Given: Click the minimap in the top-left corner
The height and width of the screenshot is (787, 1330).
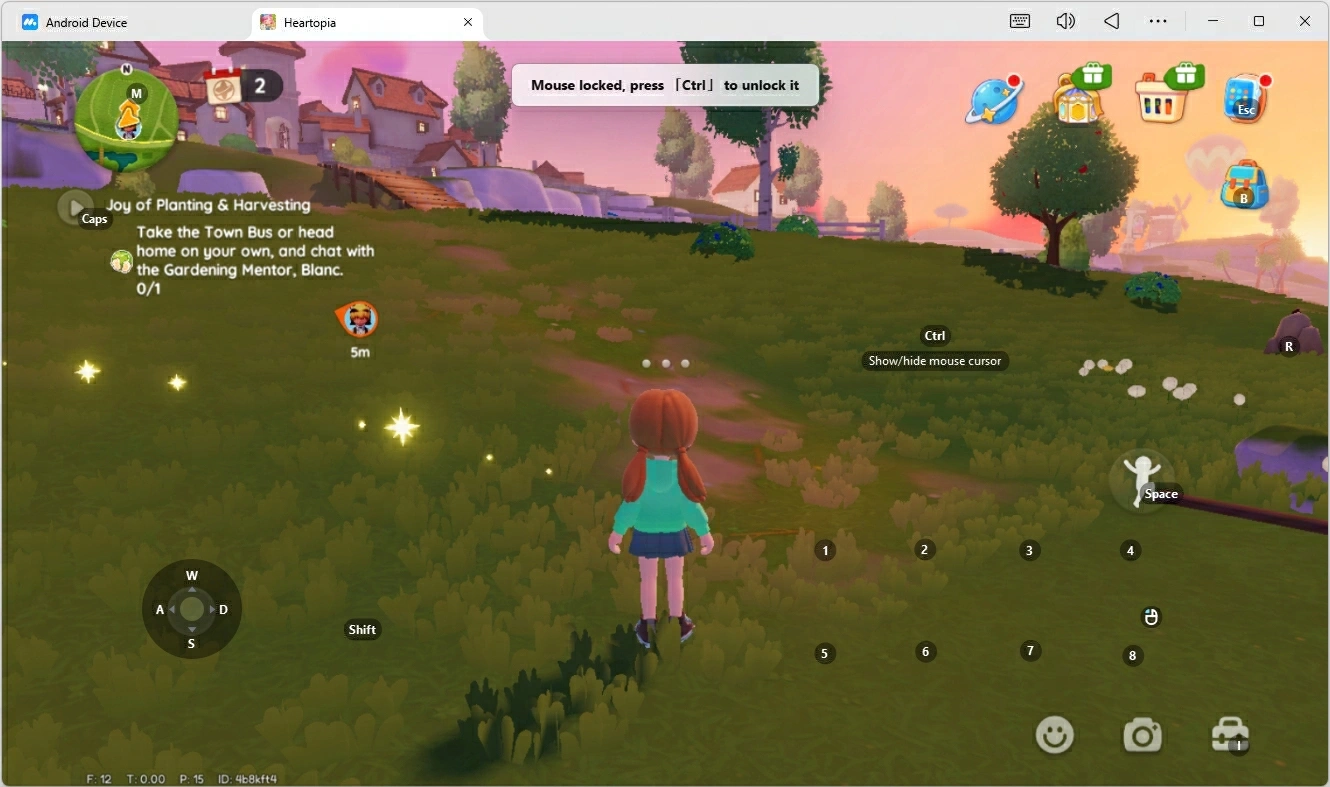Looking at the screenshot, I should point(126,121).
